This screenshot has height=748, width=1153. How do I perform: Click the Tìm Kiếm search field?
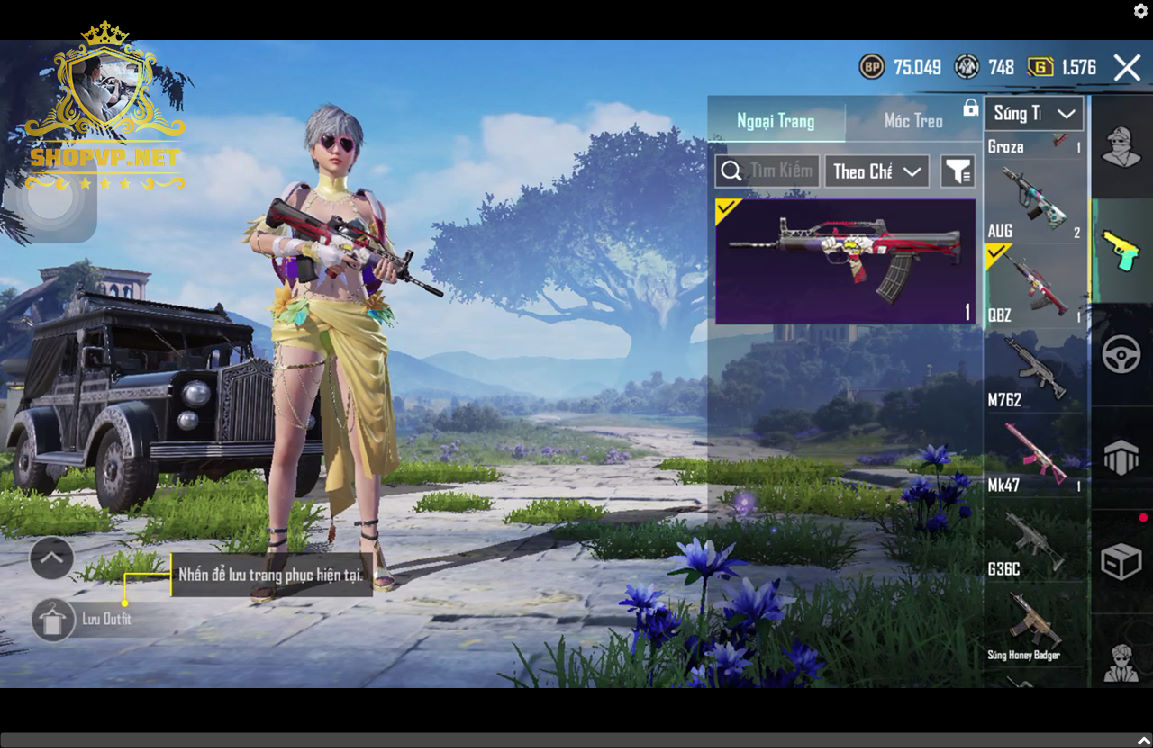768,171
